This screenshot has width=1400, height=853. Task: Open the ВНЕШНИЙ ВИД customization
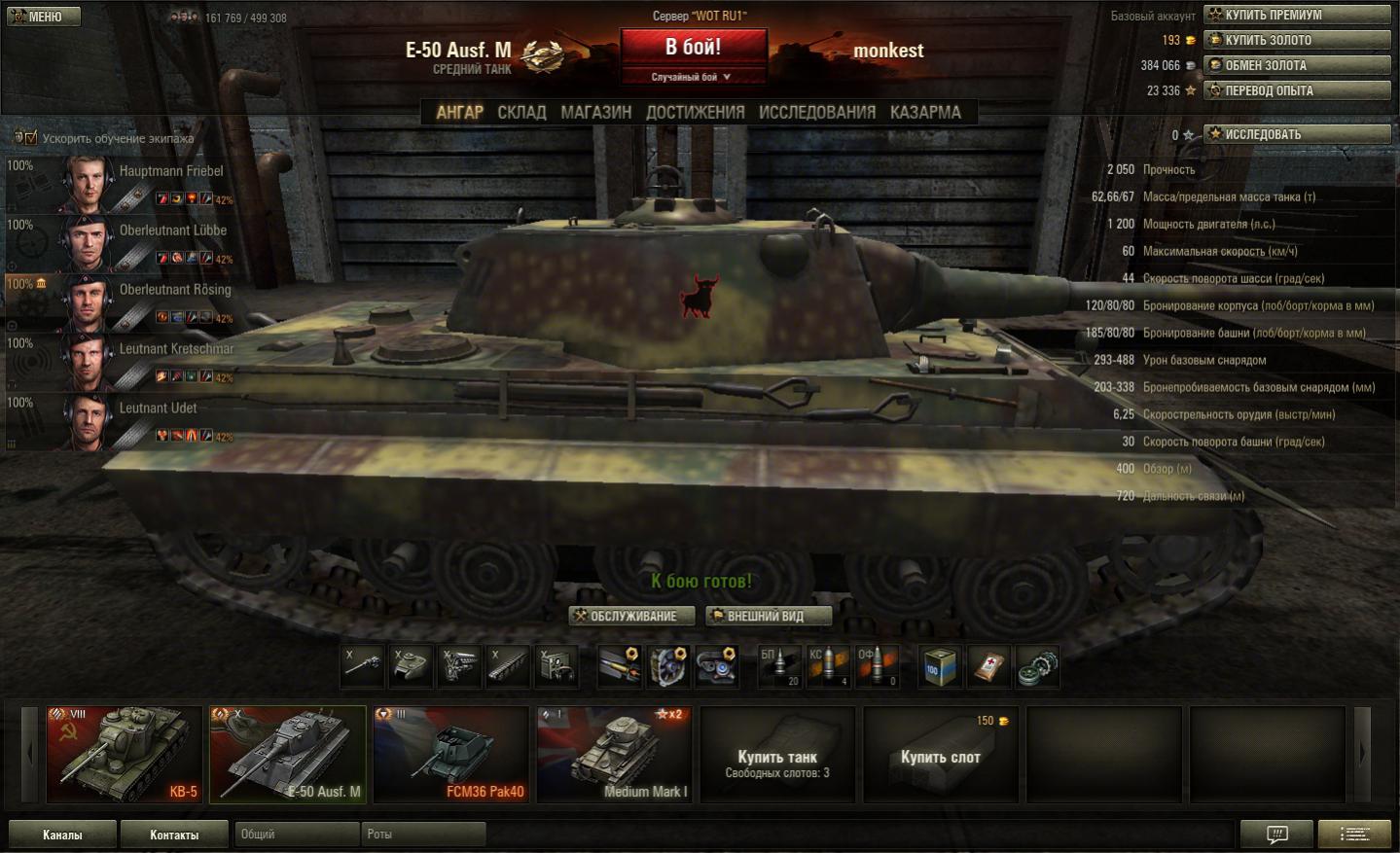[x=768, y=616]
